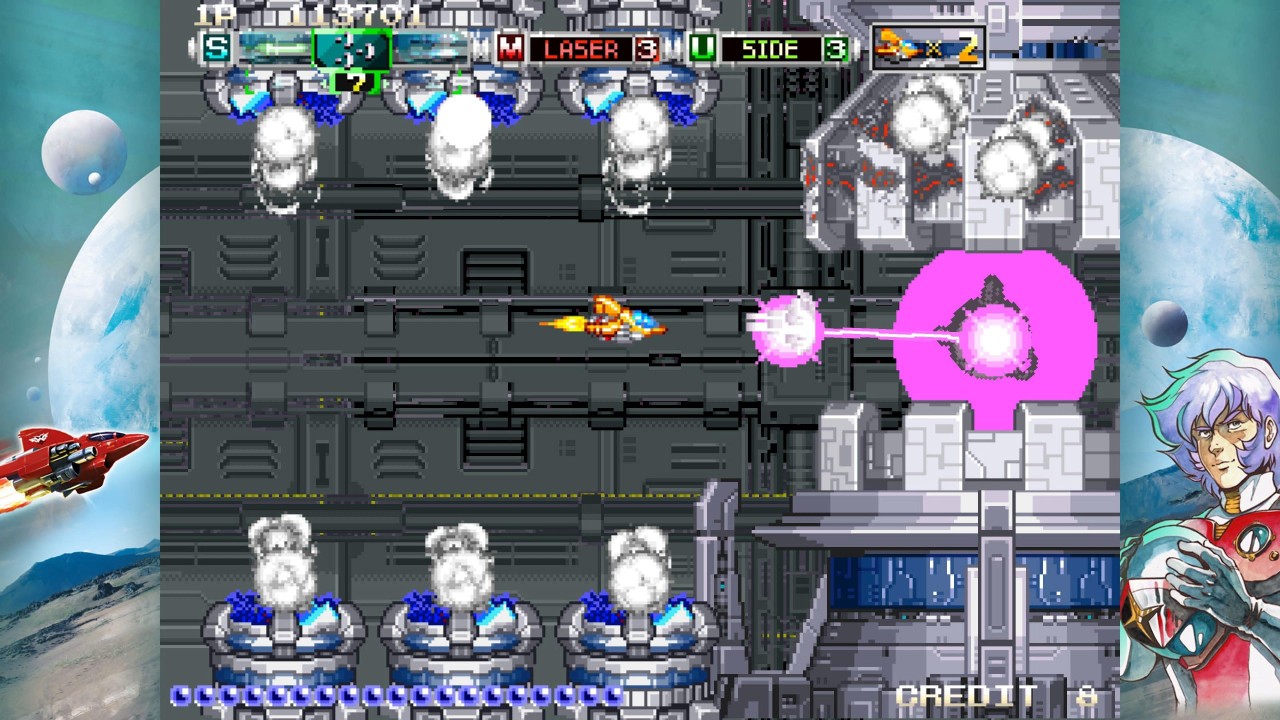Select the highlighted green ship formation slot
The image size is (1280, 720).
(351, 48)
